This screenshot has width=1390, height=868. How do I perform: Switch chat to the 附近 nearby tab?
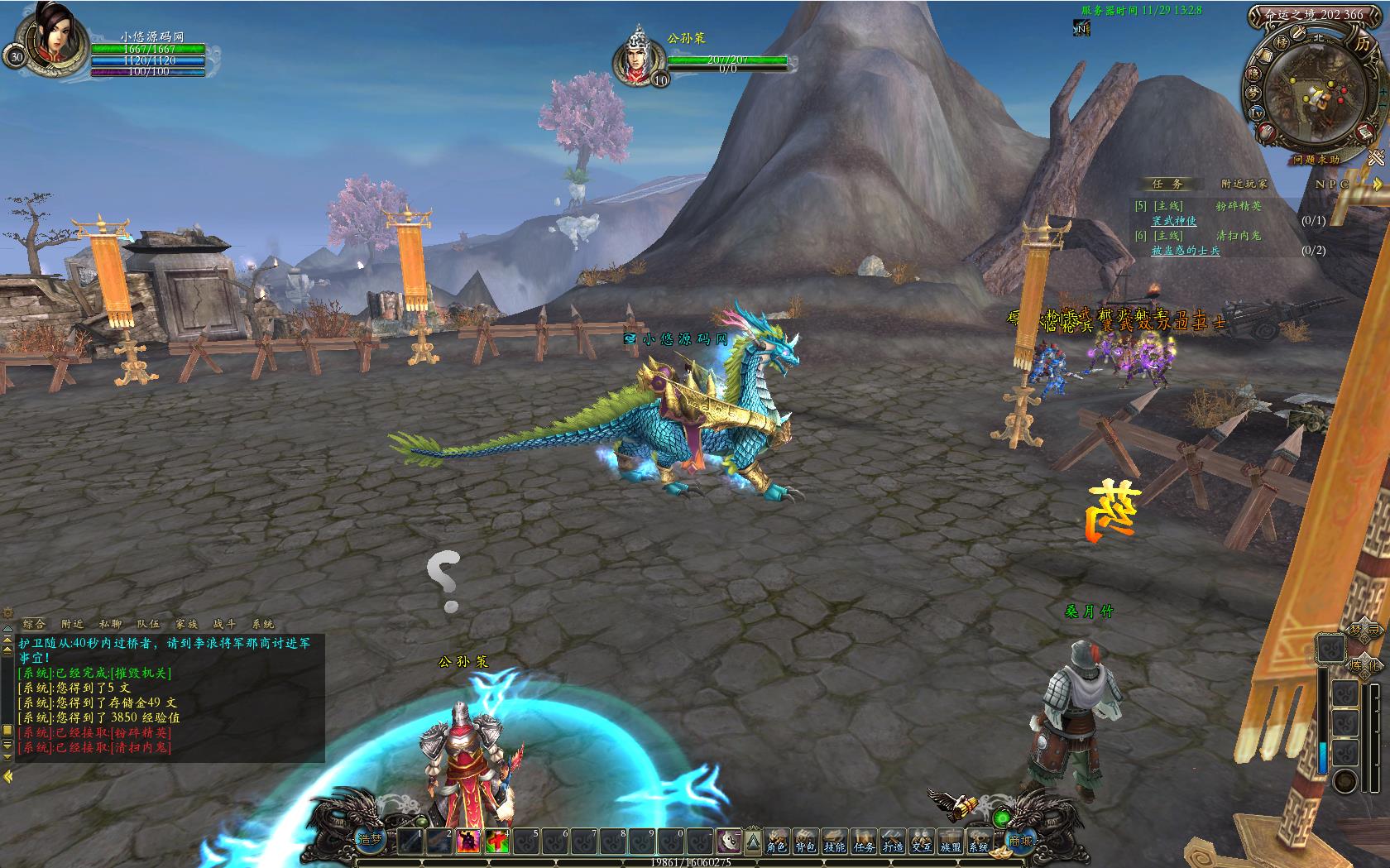click(x=72, y=624)
